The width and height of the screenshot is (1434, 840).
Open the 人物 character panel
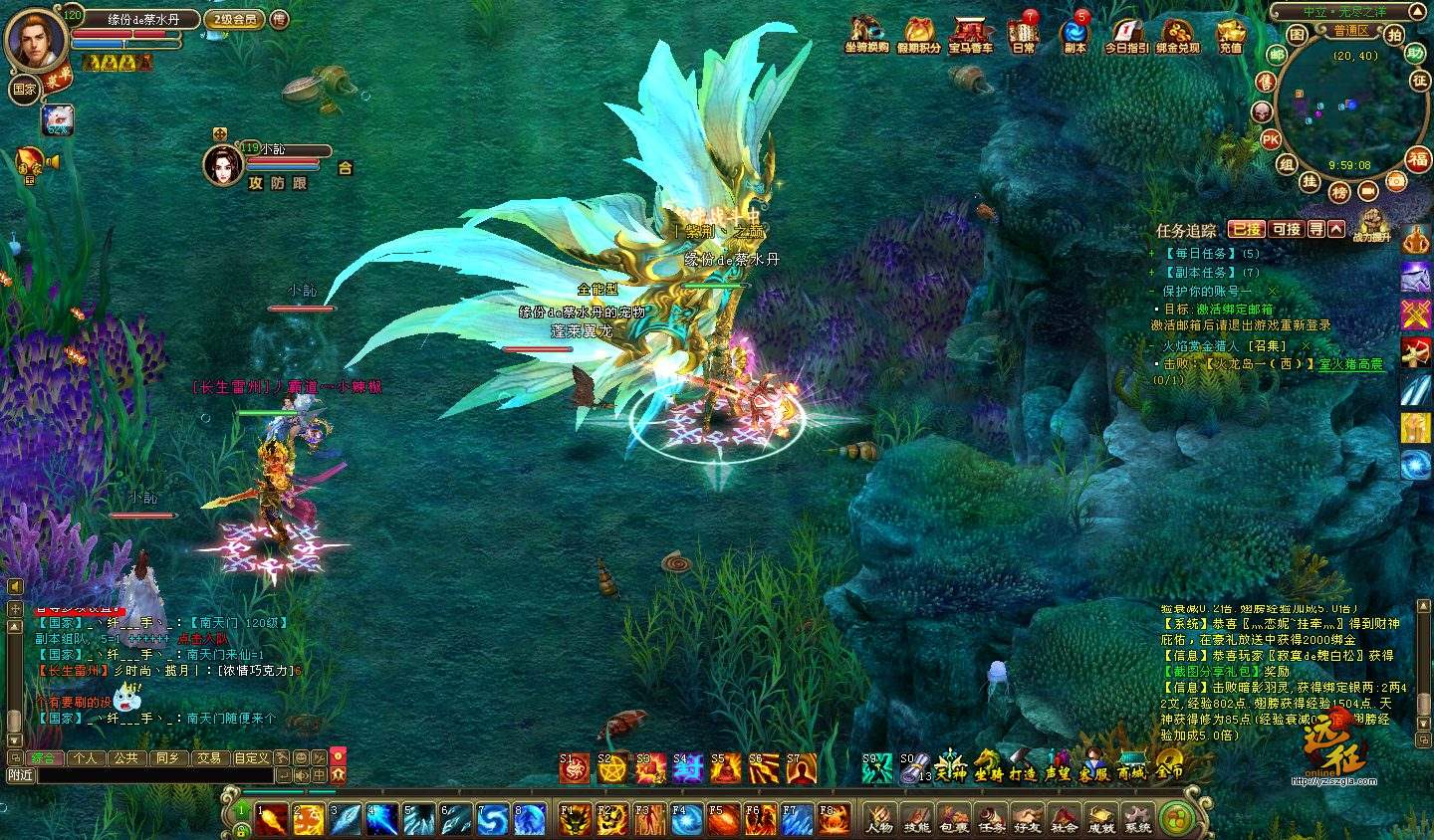click(879, 818)
